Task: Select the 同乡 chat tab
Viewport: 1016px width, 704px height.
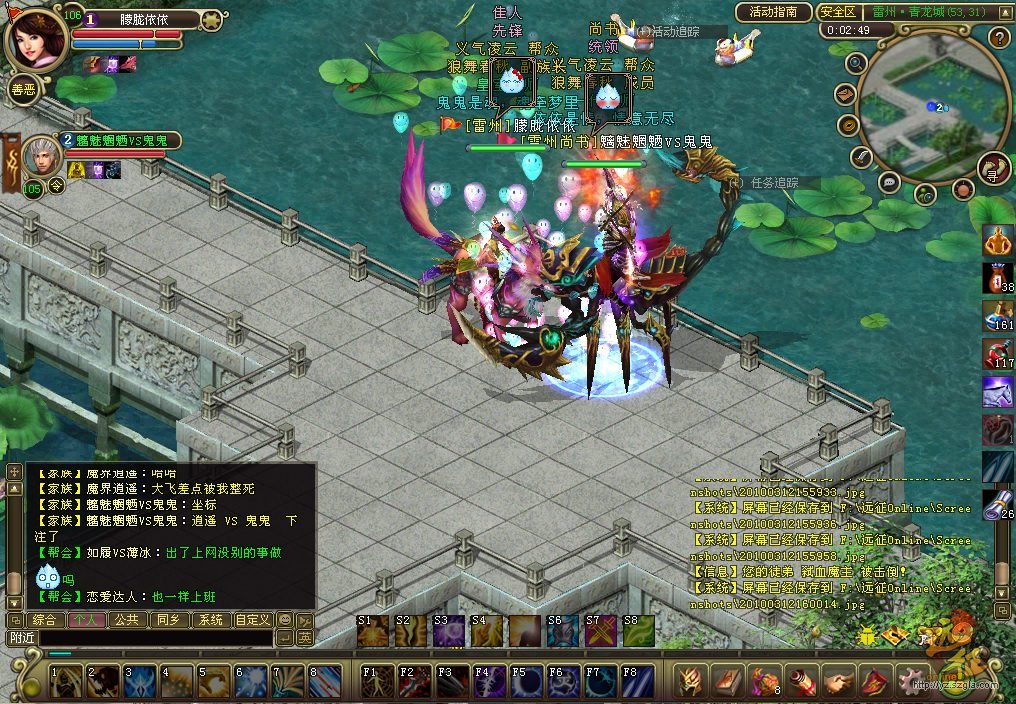Action: 168,620
